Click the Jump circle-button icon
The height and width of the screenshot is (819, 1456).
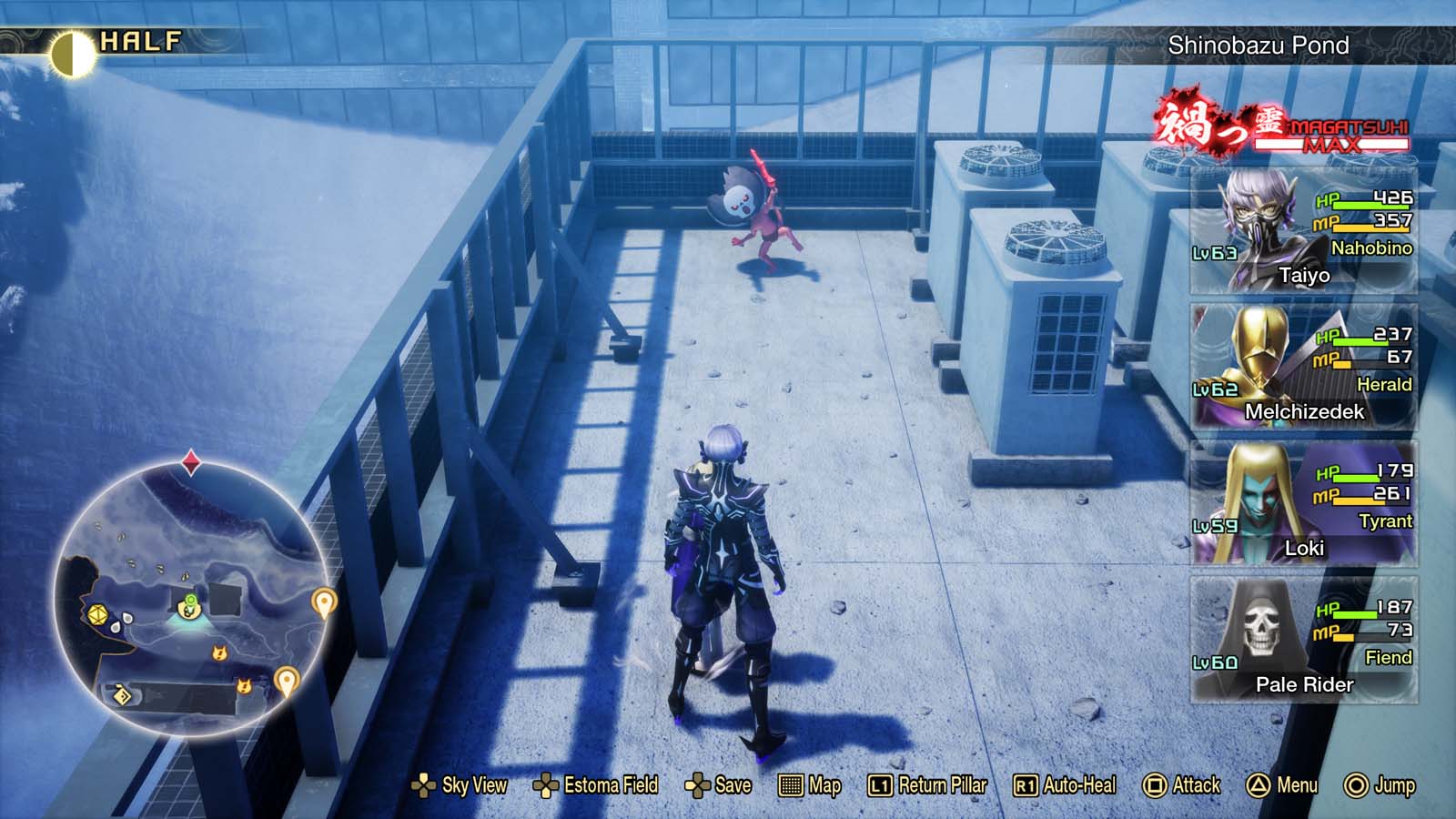(1356, 784)
